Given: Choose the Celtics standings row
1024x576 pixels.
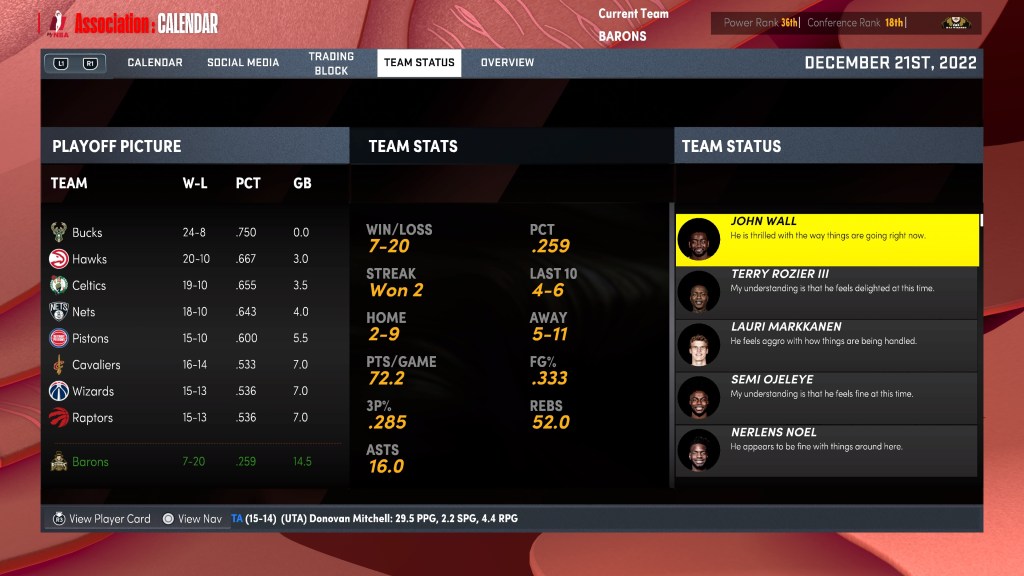Looking at the screenshot, I should (190, 285).
